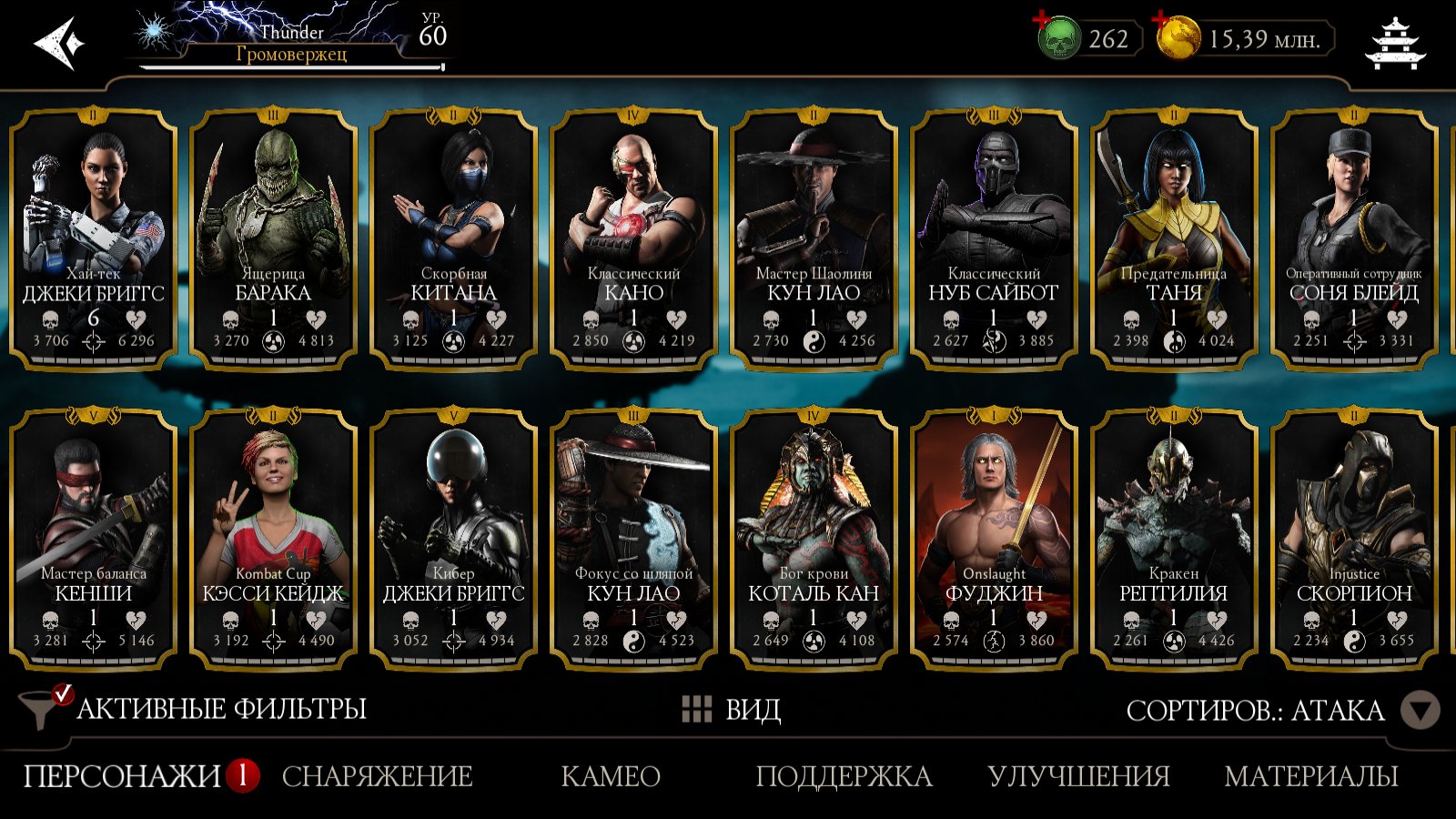Pick the Скорбная Китана card

453,238
